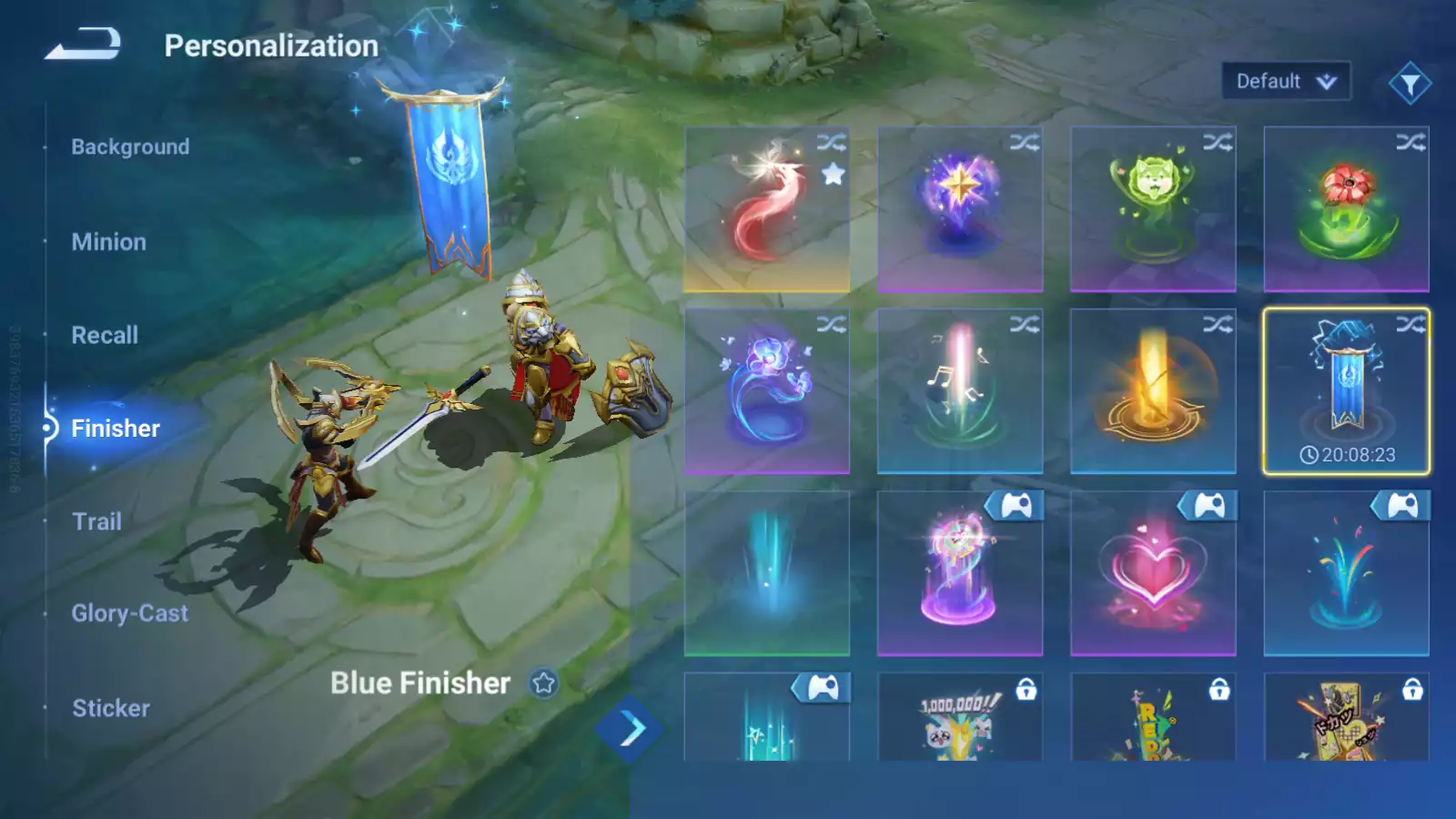
Task: Choose the red phoenix swirl finisher
Action: pyautogui.click(x=766, y=209)
